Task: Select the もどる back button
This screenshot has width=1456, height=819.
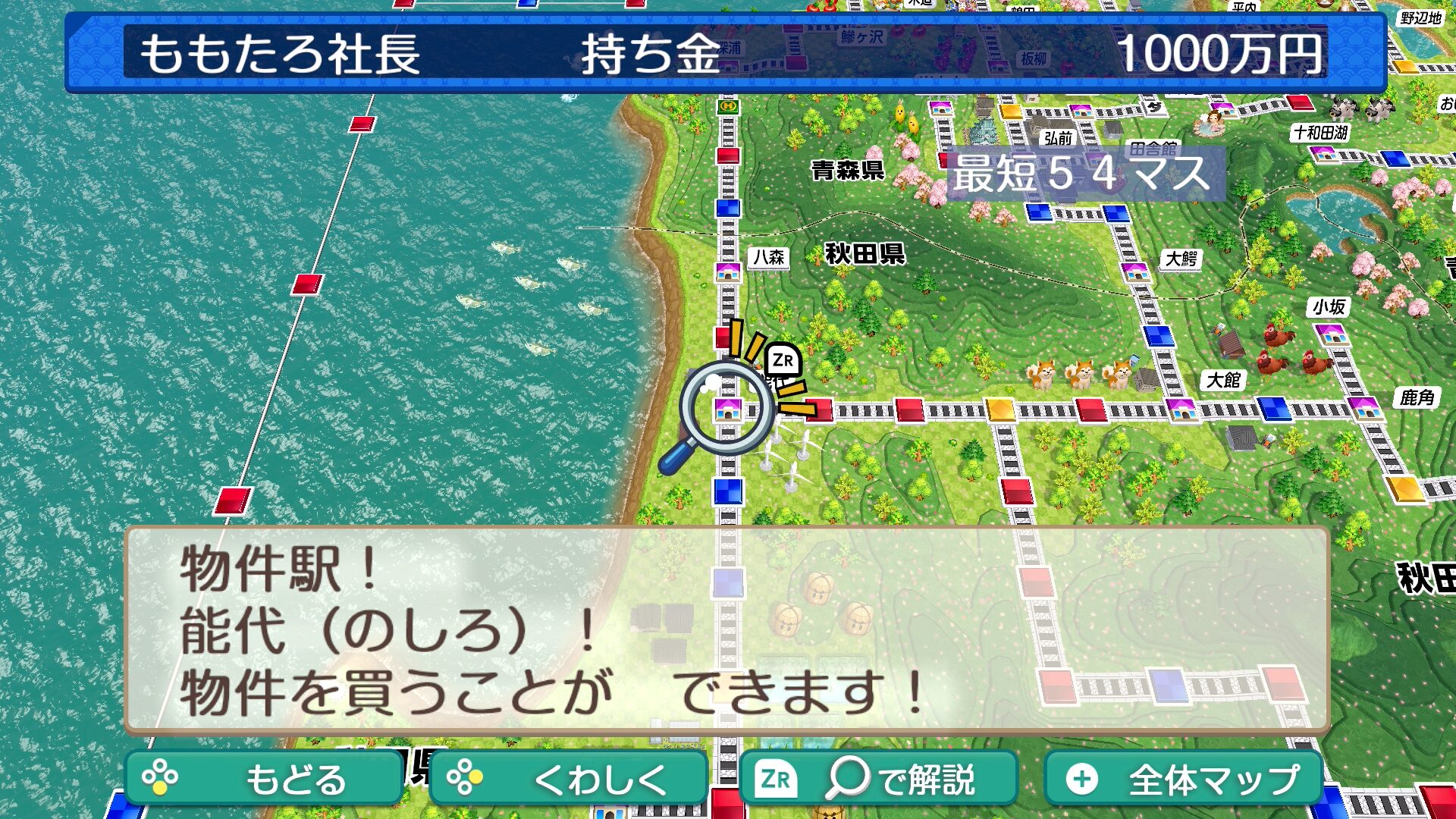Action: 264,778
